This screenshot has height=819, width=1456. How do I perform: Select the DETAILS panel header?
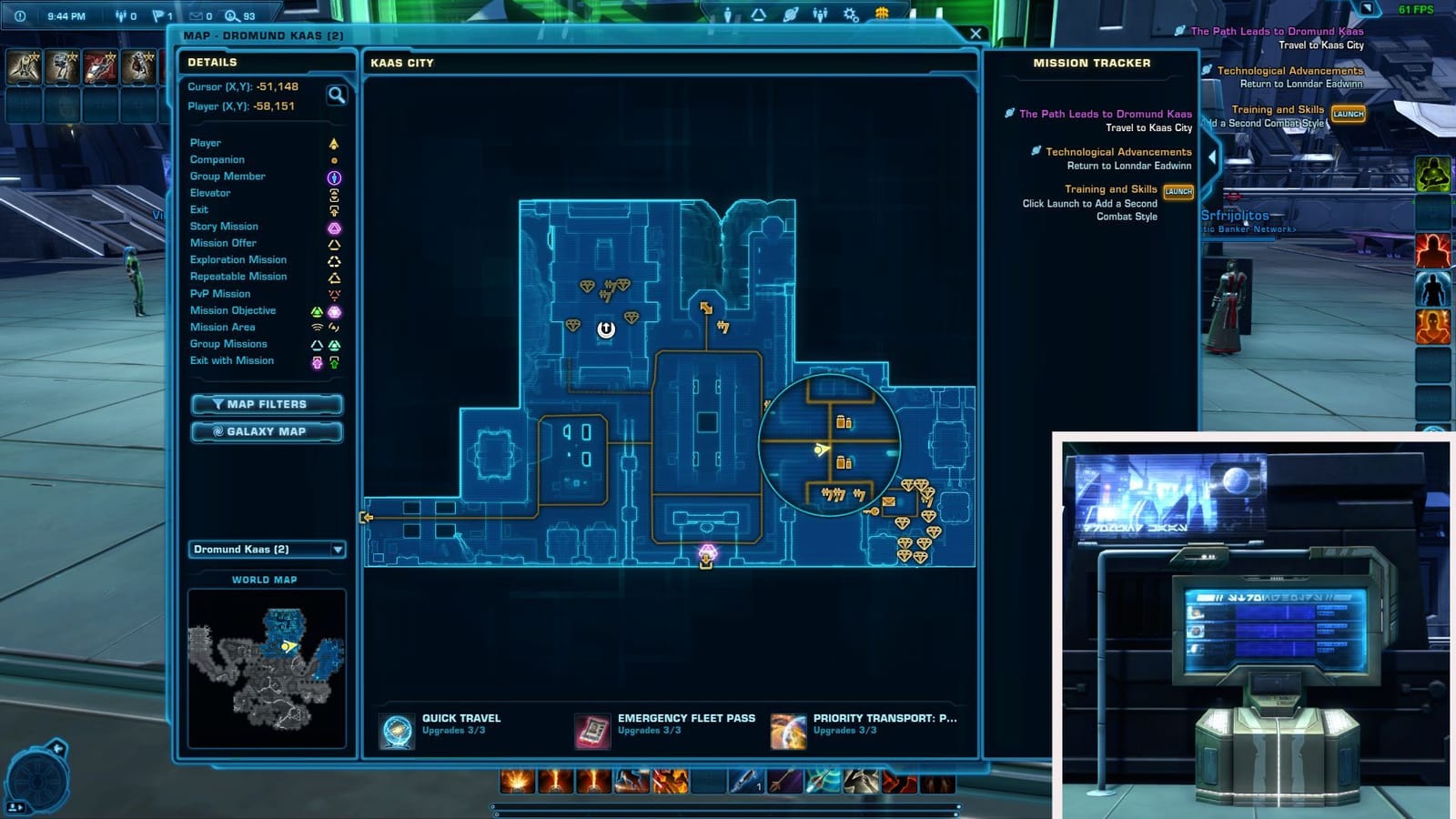[x=215, y=62]
